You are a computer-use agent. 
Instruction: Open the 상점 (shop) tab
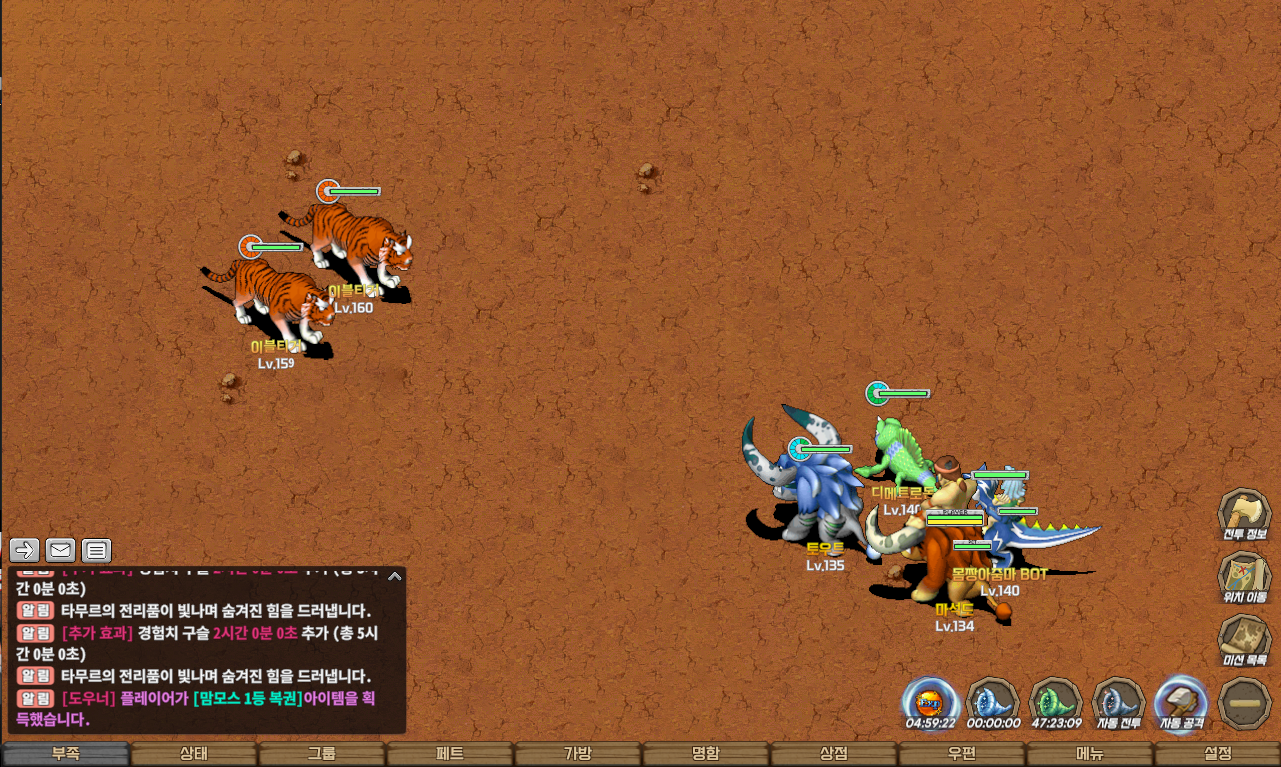[x=834, y=754]
